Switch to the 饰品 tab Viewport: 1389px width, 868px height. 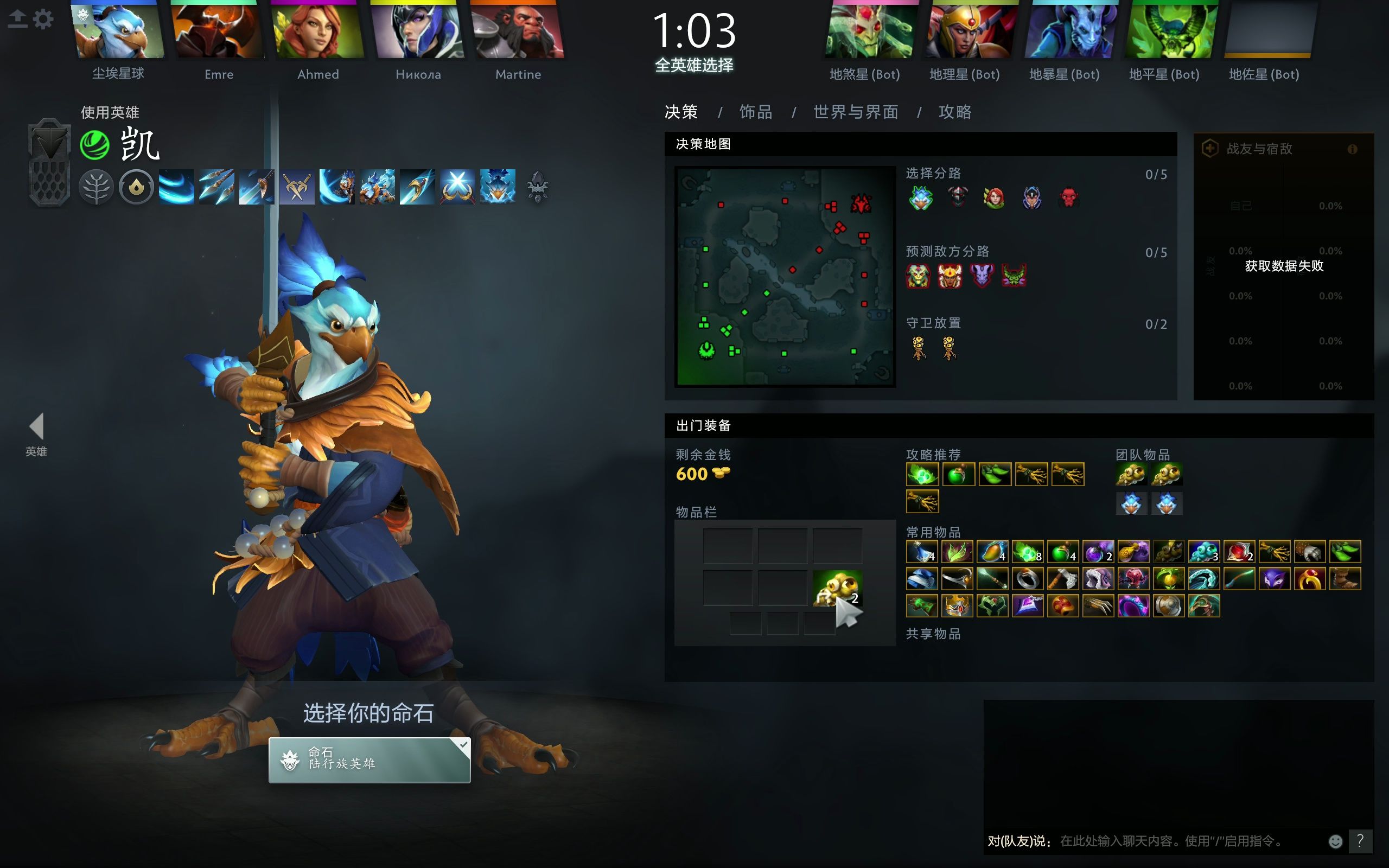pyautogui.click(x=755, y=112)
